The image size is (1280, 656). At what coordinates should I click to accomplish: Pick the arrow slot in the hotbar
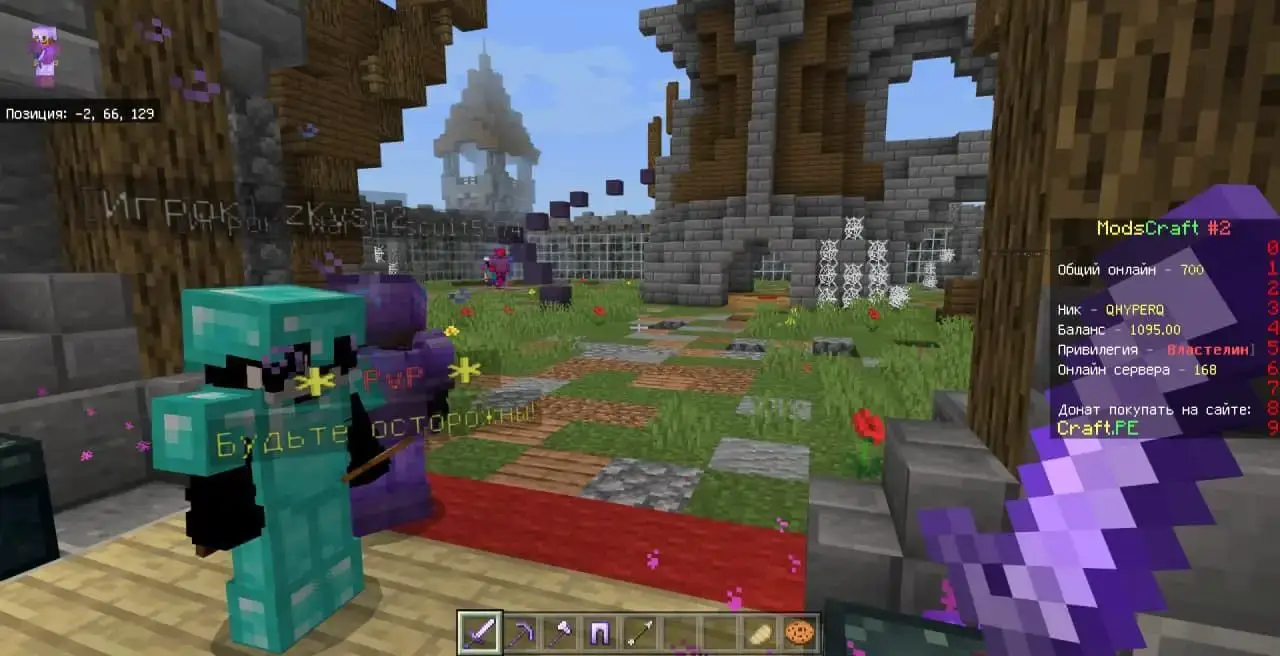[x=639, y=633]
